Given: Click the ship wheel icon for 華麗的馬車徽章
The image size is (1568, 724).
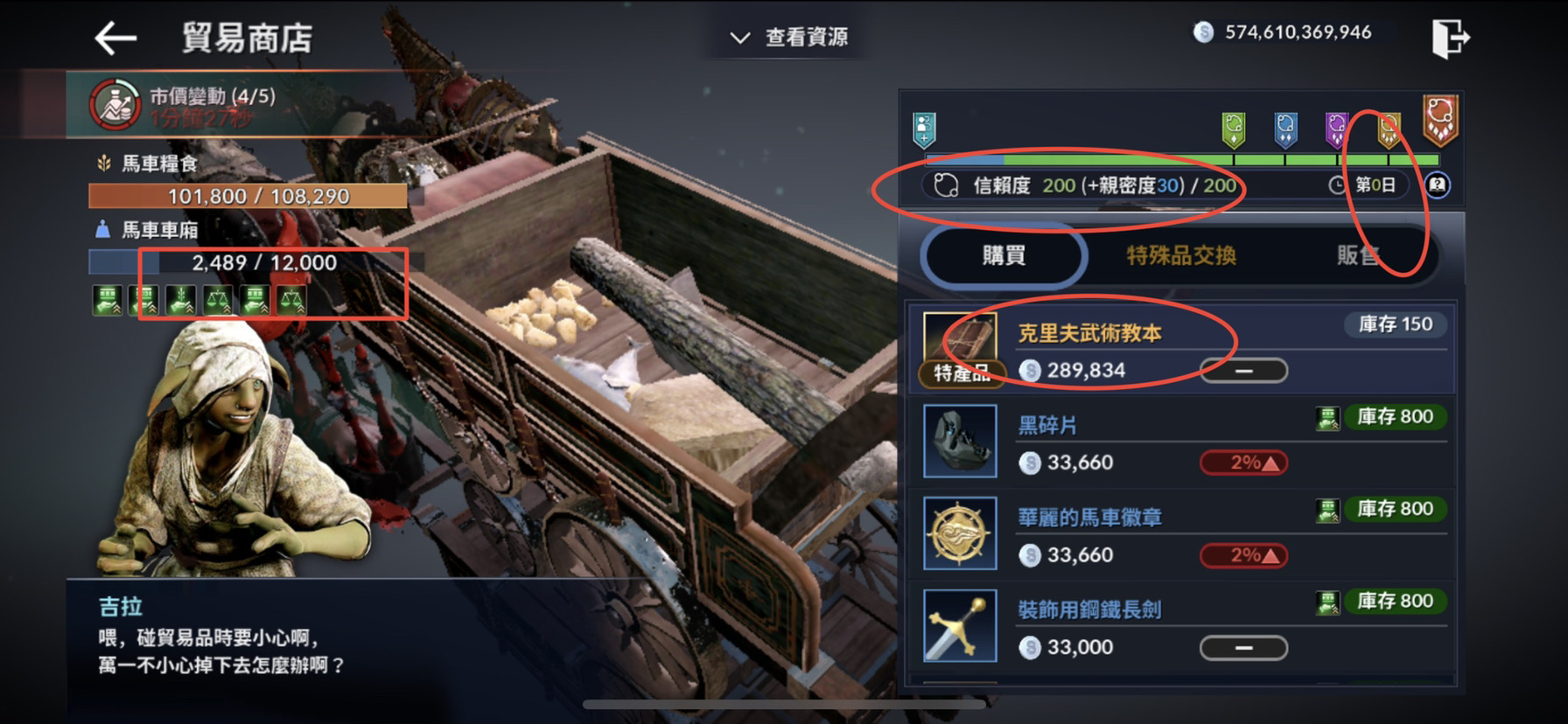Looking at the screenshot, I should [x=960, y=535].
